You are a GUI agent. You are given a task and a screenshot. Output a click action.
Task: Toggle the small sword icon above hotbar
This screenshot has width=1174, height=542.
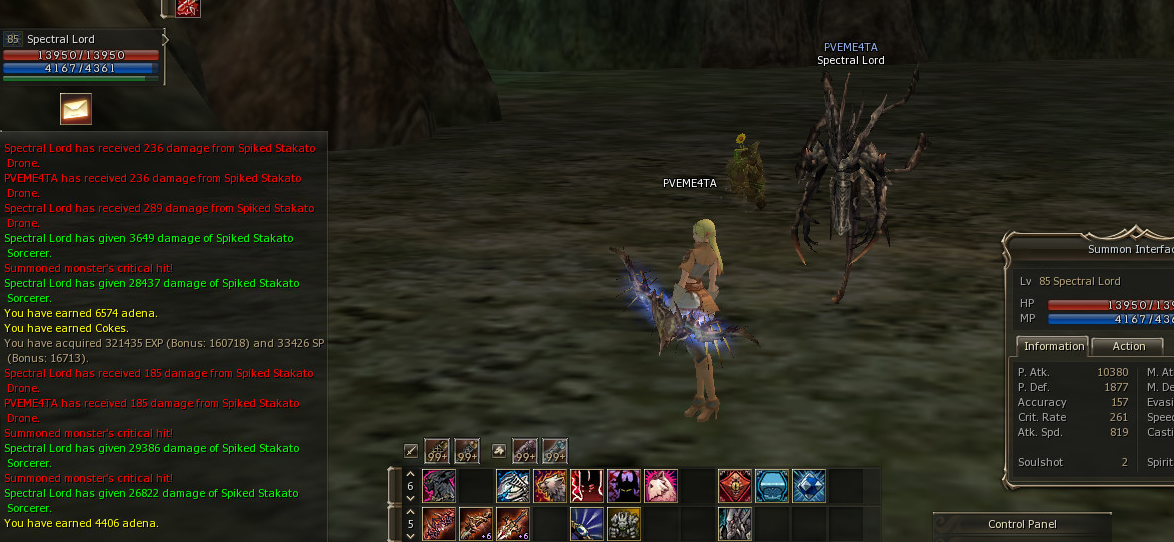410,451
